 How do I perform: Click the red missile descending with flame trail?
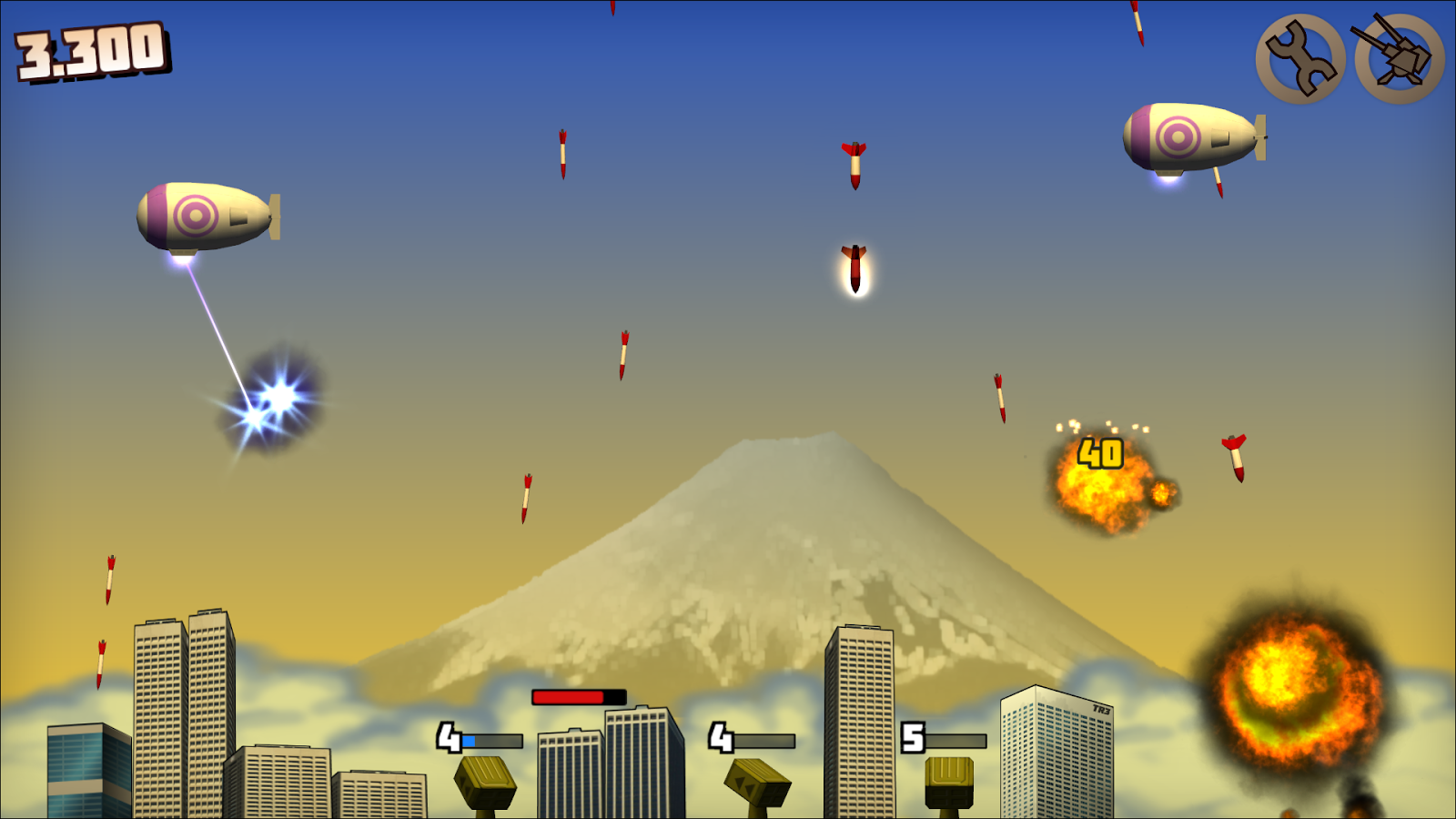[x=854, y=268]
